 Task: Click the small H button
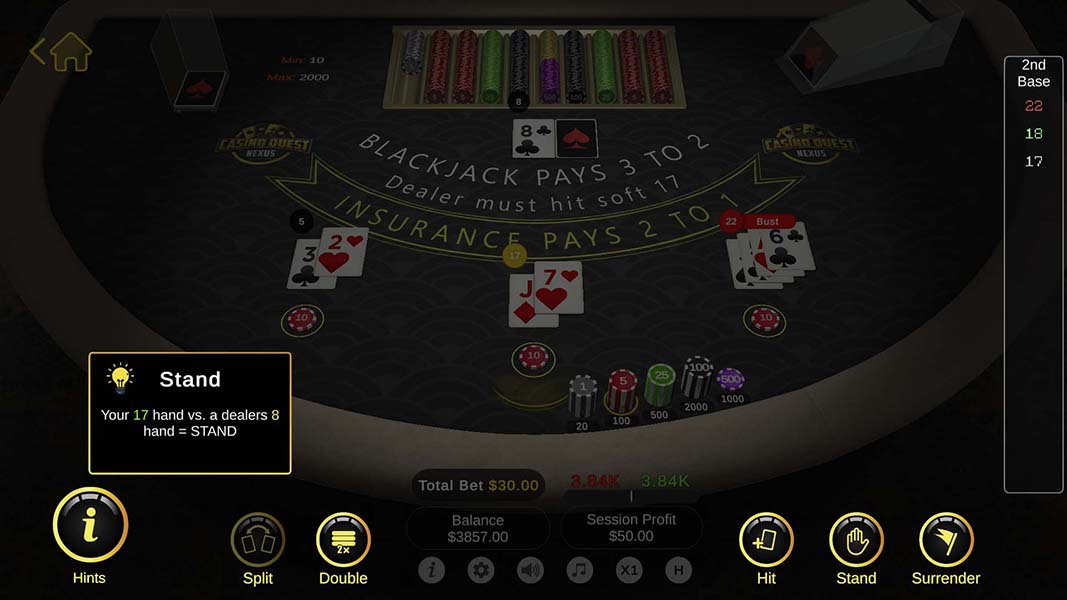point(678,570)
